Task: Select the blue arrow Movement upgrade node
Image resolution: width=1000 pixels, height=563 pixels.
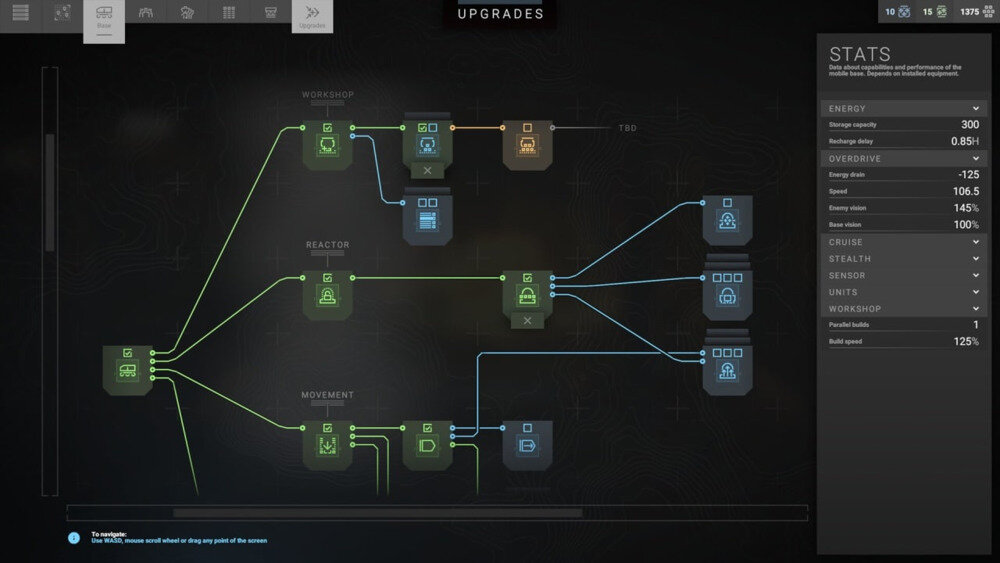Action: [x=527, y=445]
